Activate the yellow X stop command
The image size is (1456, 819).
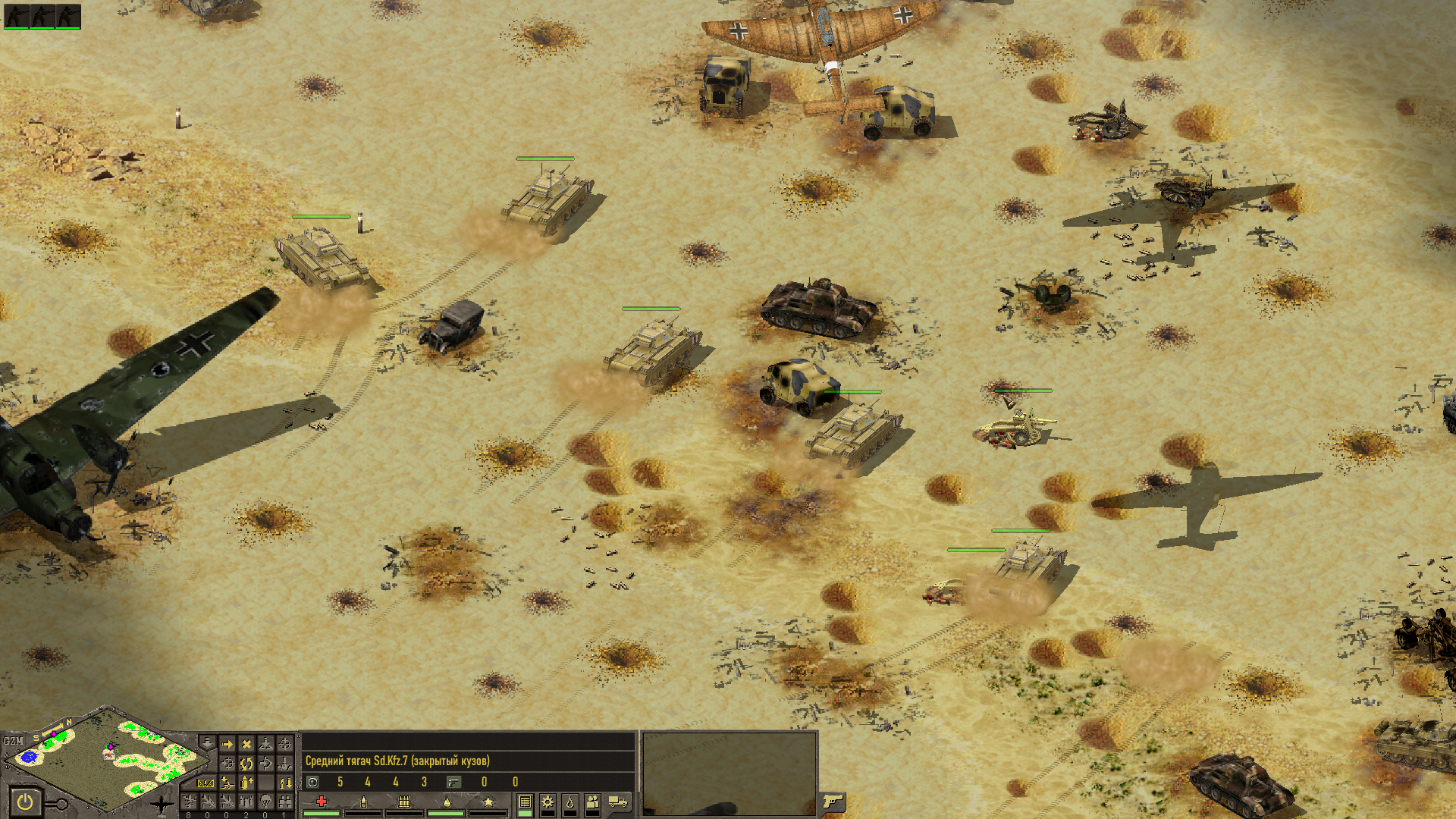pyautogui.click(x=246, y=744)
